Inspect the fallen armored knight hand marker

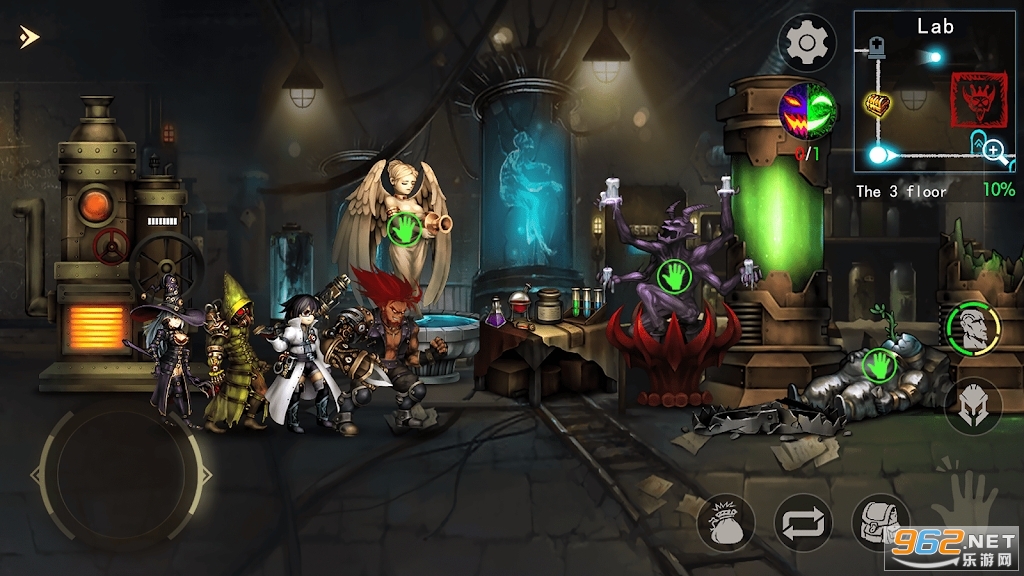click(x=879, y=363)
